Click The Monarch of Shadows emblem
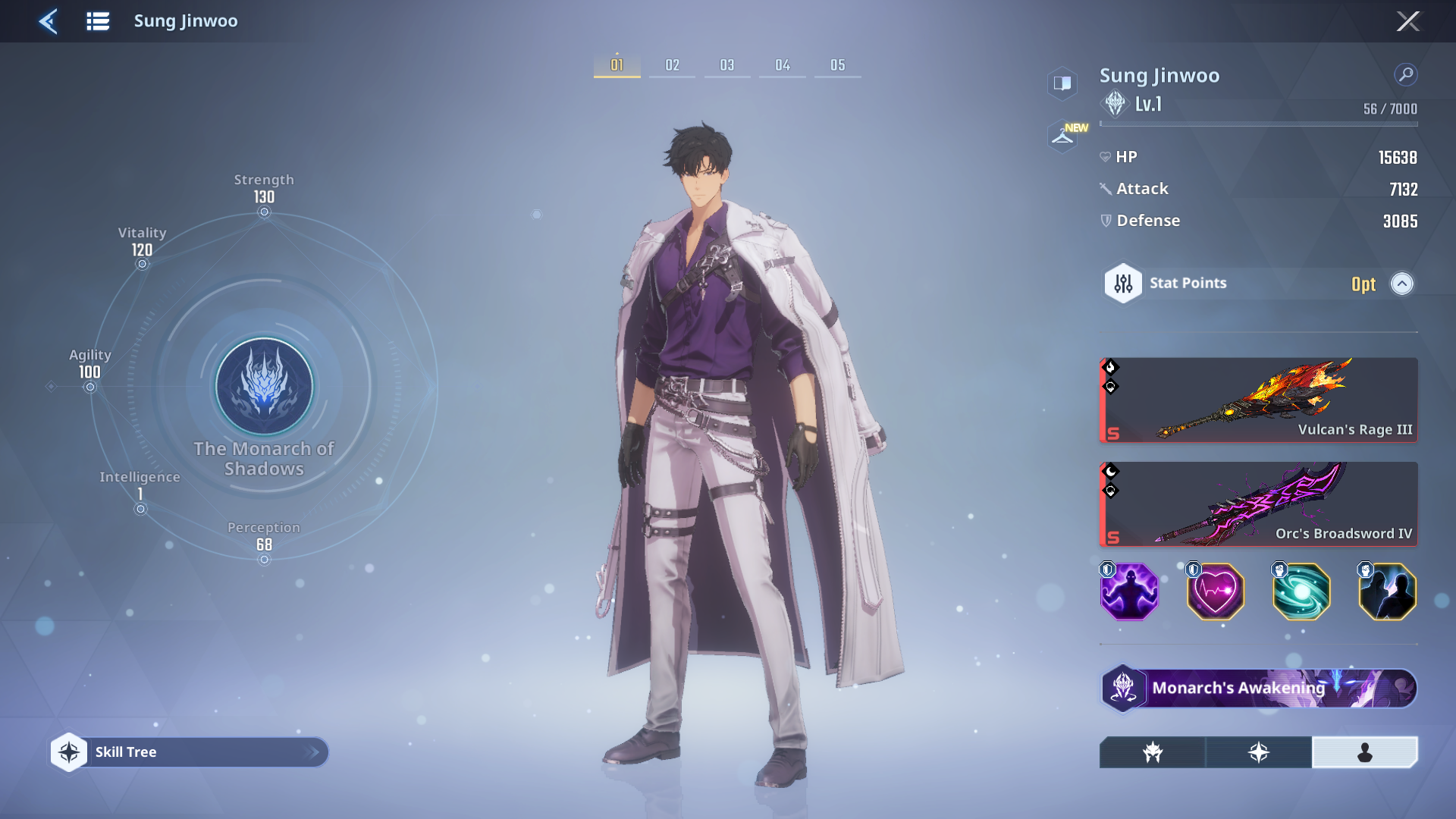This screenshot has width=1456, height=819. [264, 387]
